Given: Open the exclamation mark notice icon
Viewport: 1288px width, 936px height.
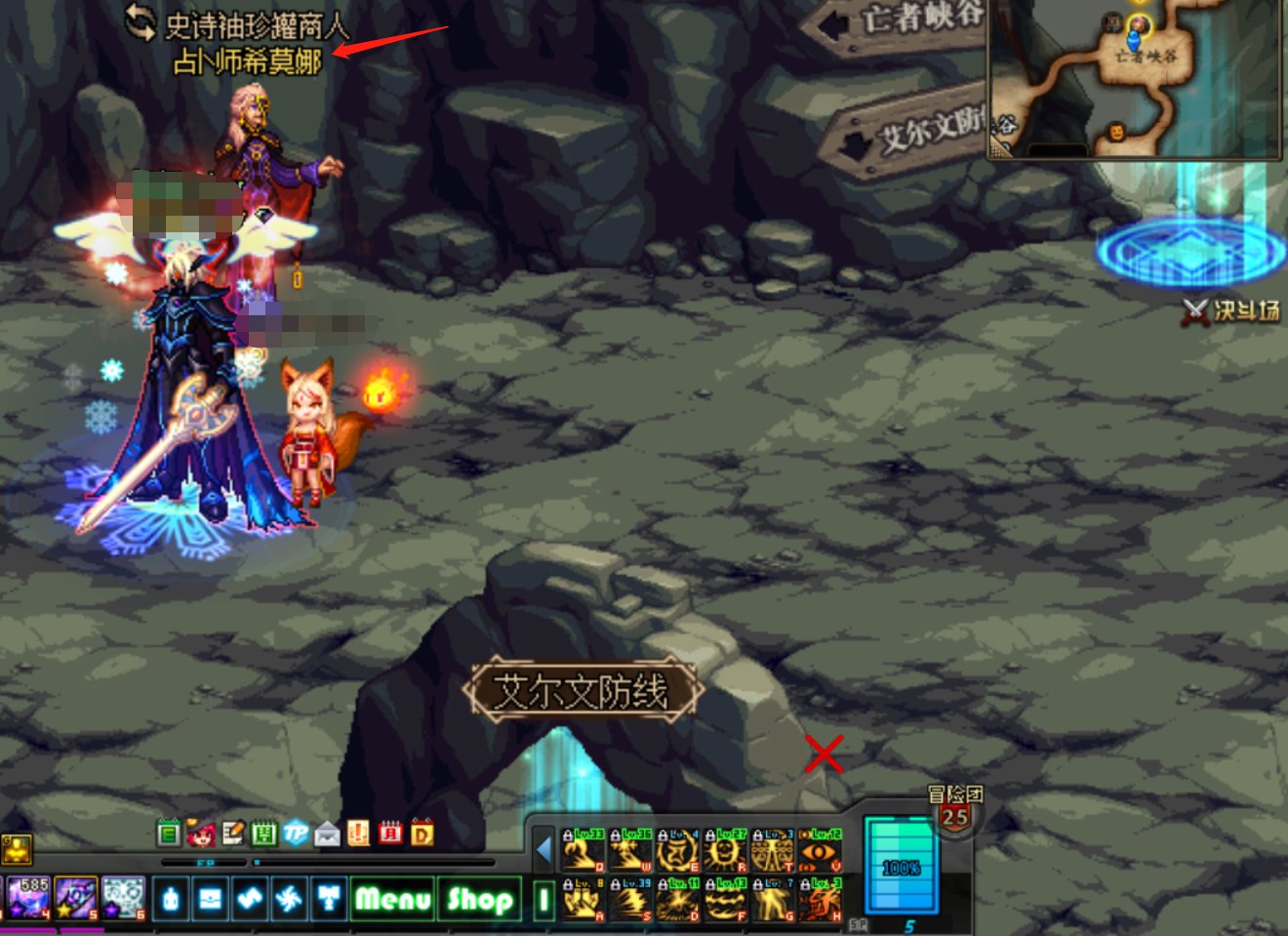Looking at the screenshot, I should pos(358,834).
